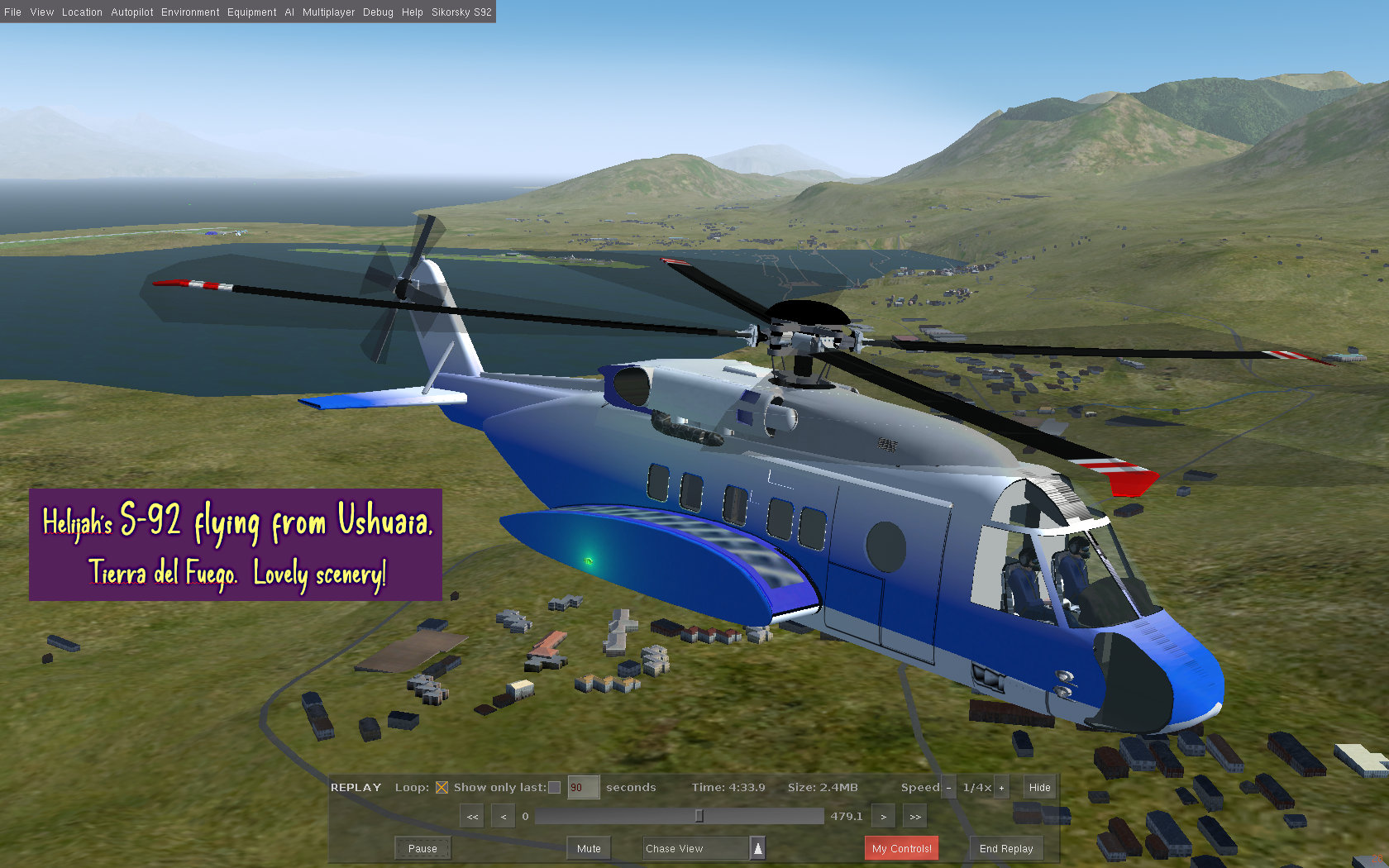Open the Autopilot menu
Viewport: 1389px width, 868px height.
131,12
